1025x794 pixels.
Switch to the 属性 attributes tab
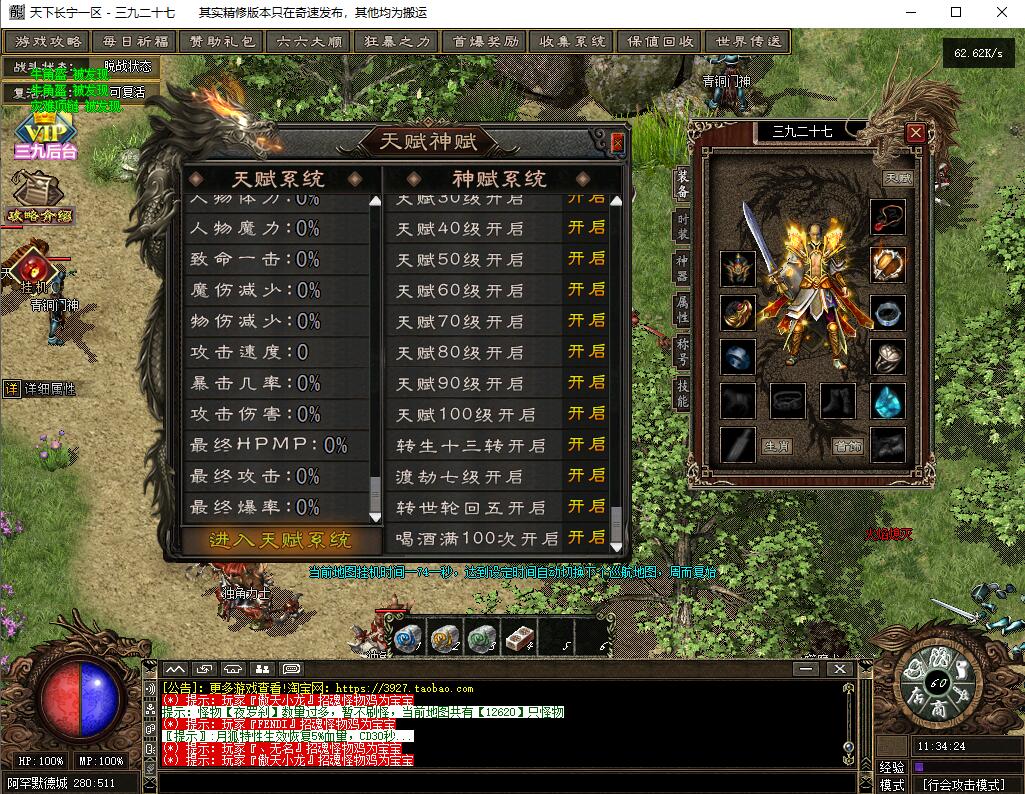[683, 308]
